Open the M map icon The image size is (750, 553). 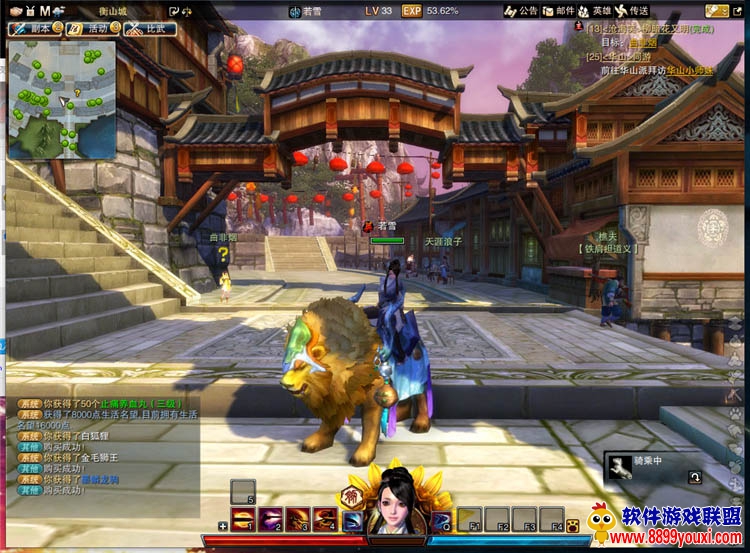pyautogui.click(x=44, y=10)
